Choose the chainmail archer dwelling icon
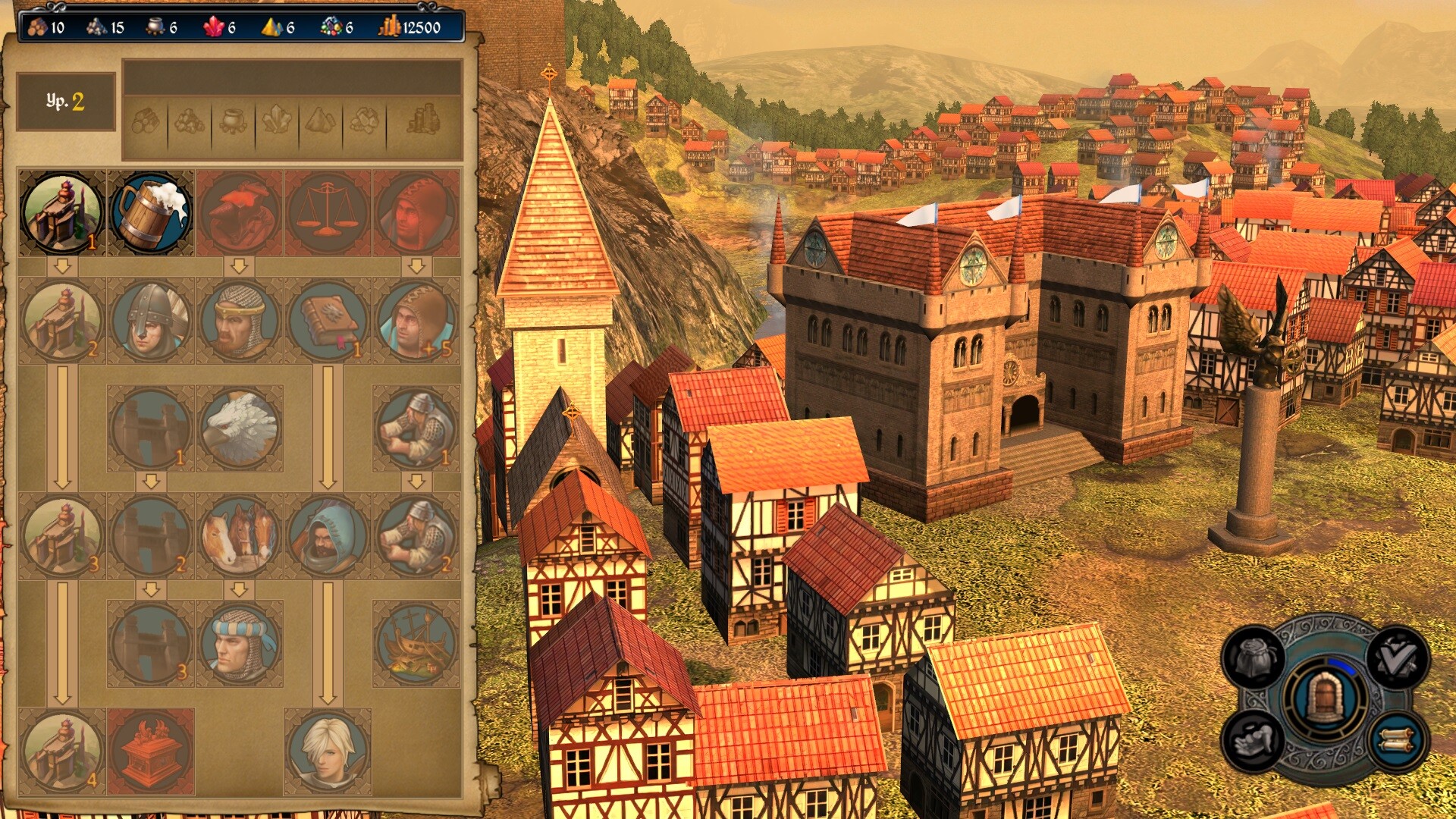This screenshot has width=1456, height=819. (240, 320)
